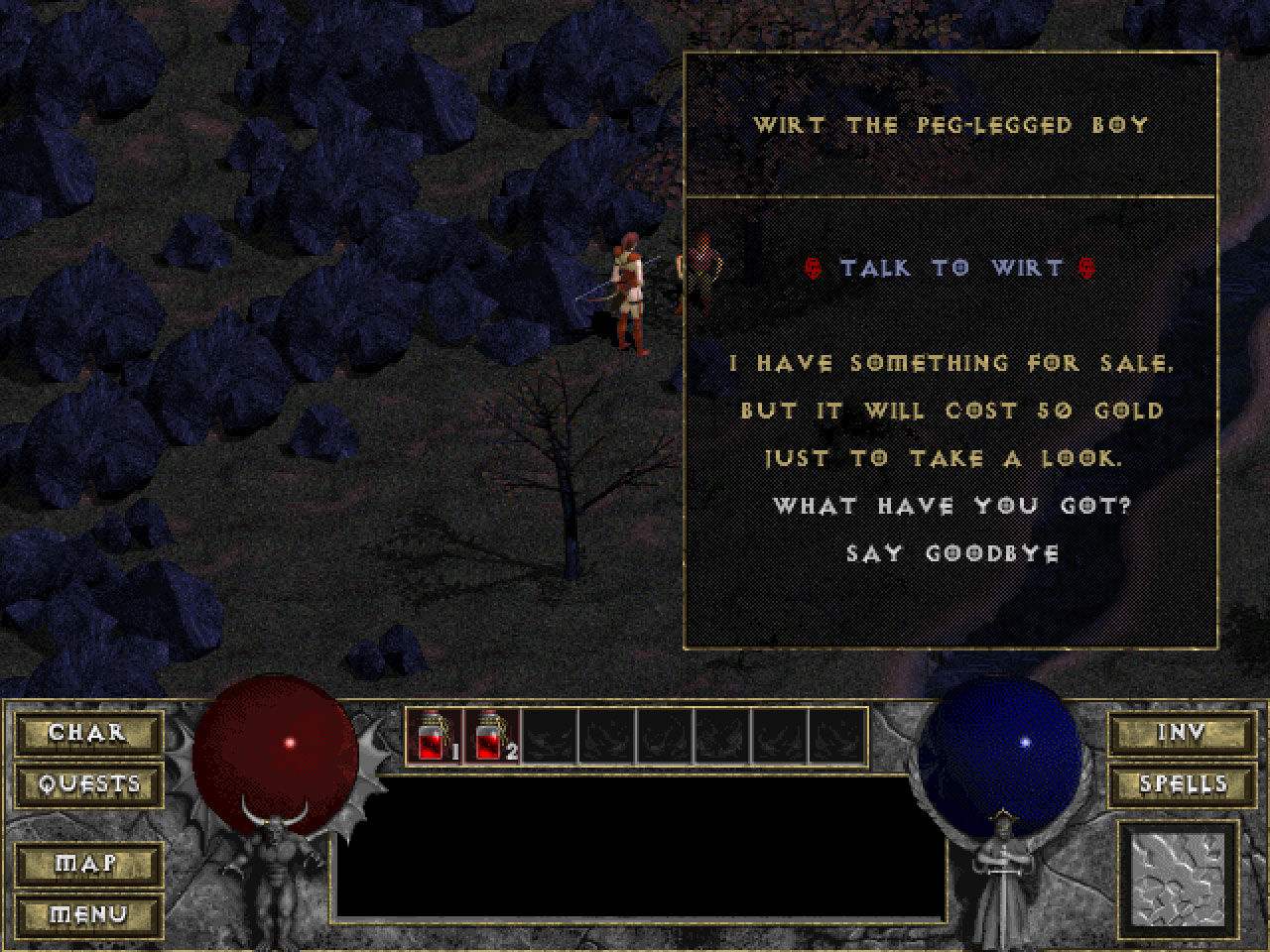Open the INV inventory panel
Viewport: 1270px width, 952px height.
1181,733
